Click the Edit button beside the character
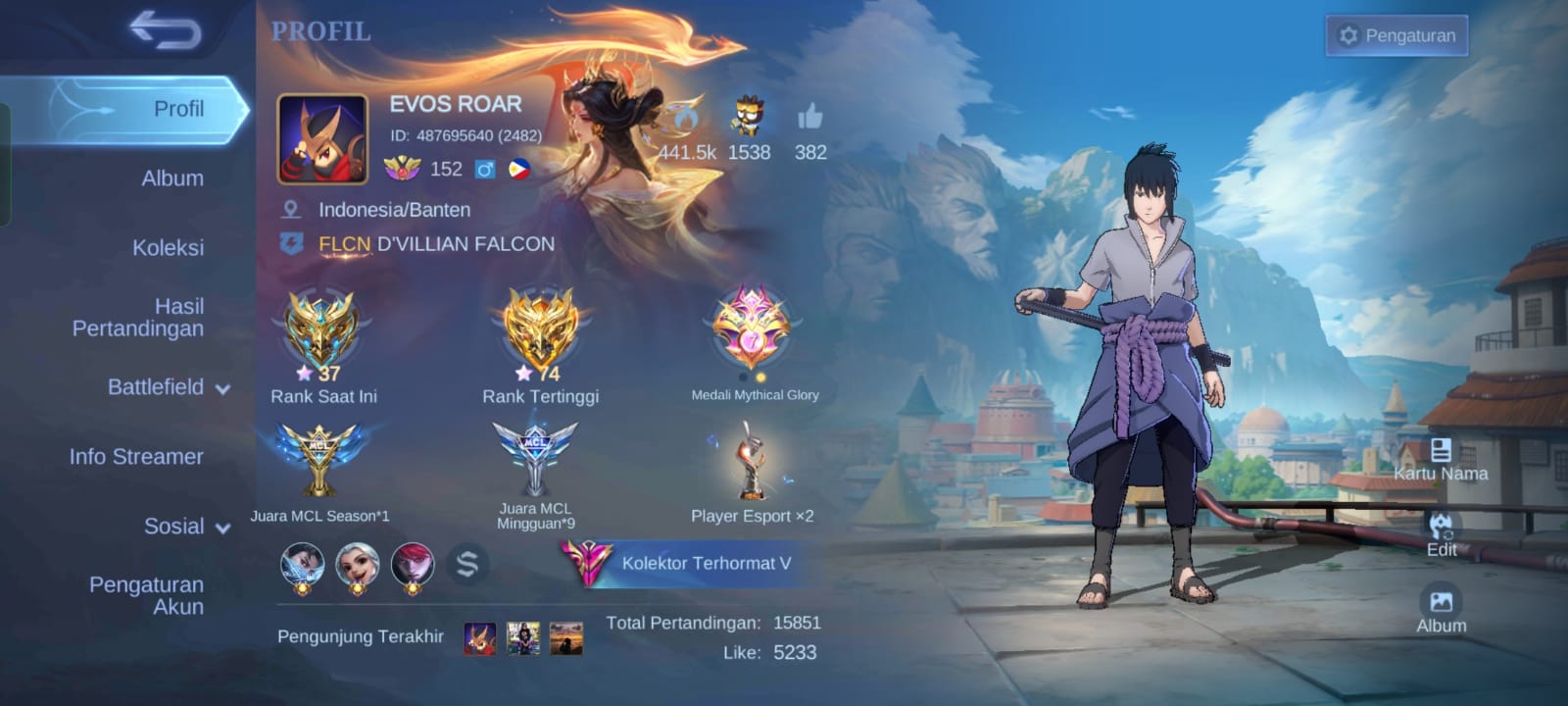 pos(1441,534)
